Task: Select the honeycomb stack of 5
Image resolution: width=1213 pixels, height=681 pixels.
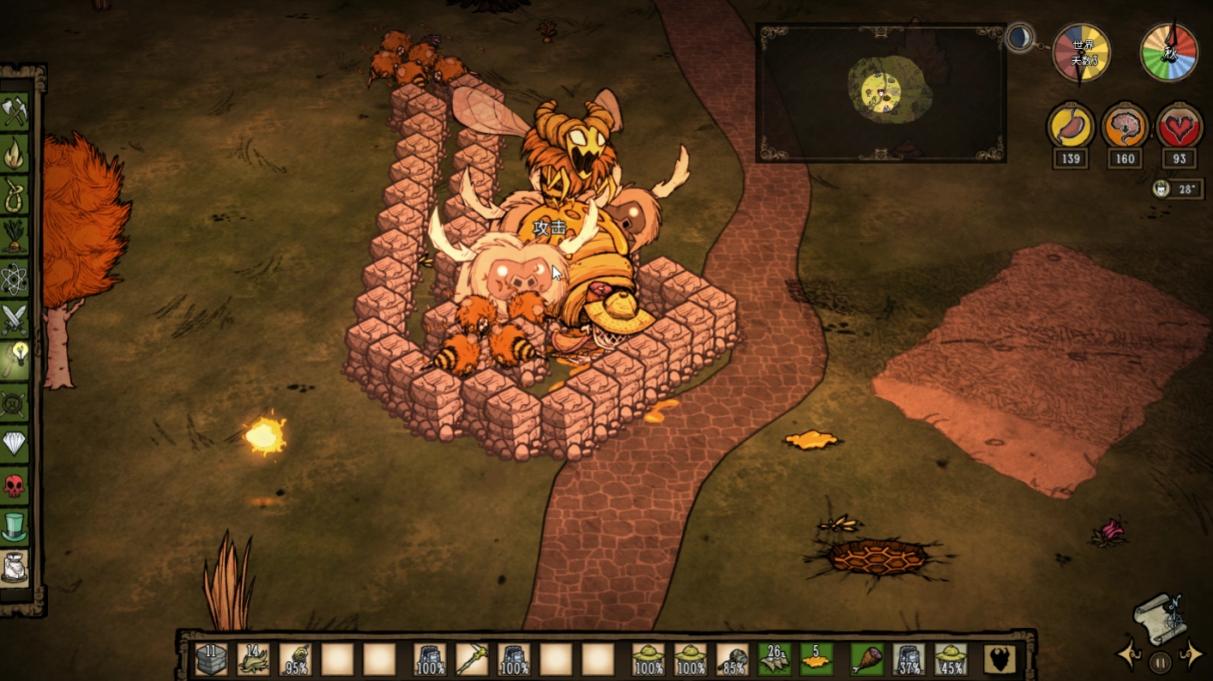Action: [816, 659]
